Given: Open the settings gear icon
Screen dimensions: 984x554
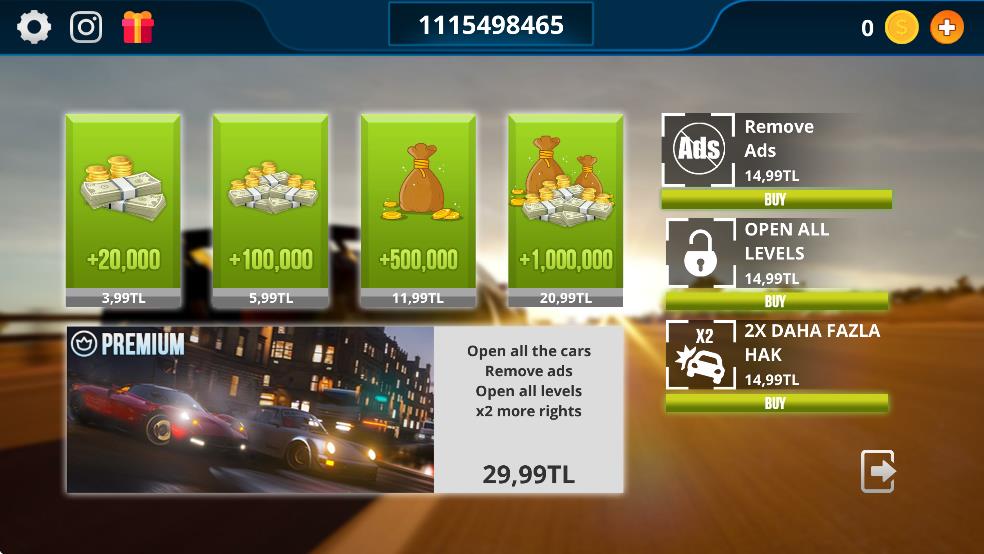Looking at the screenshot, I should (x=34, y=27).
